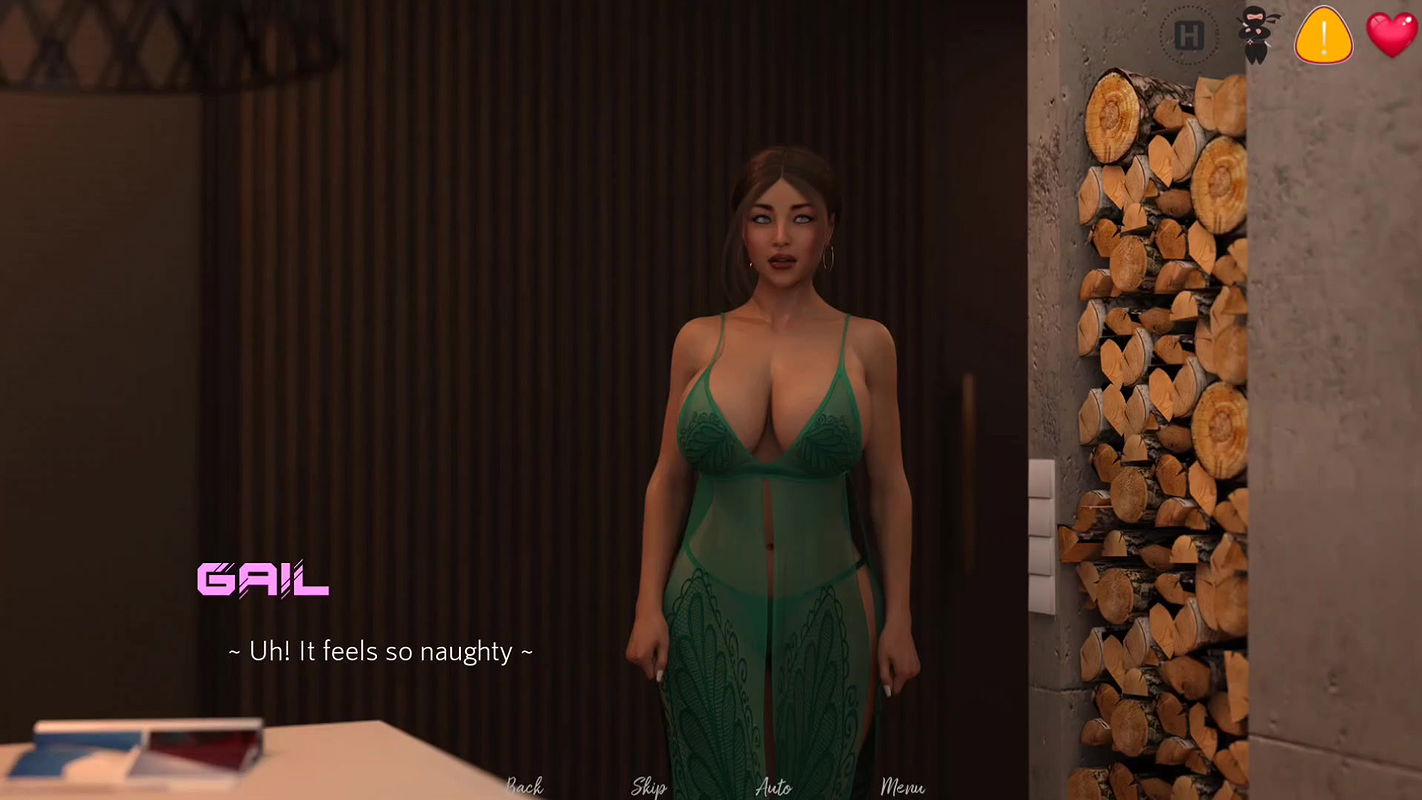This screenshot has height=800, width=1422.
Task: Select Back from the quick menu
Action: click(x=523, y=788)
